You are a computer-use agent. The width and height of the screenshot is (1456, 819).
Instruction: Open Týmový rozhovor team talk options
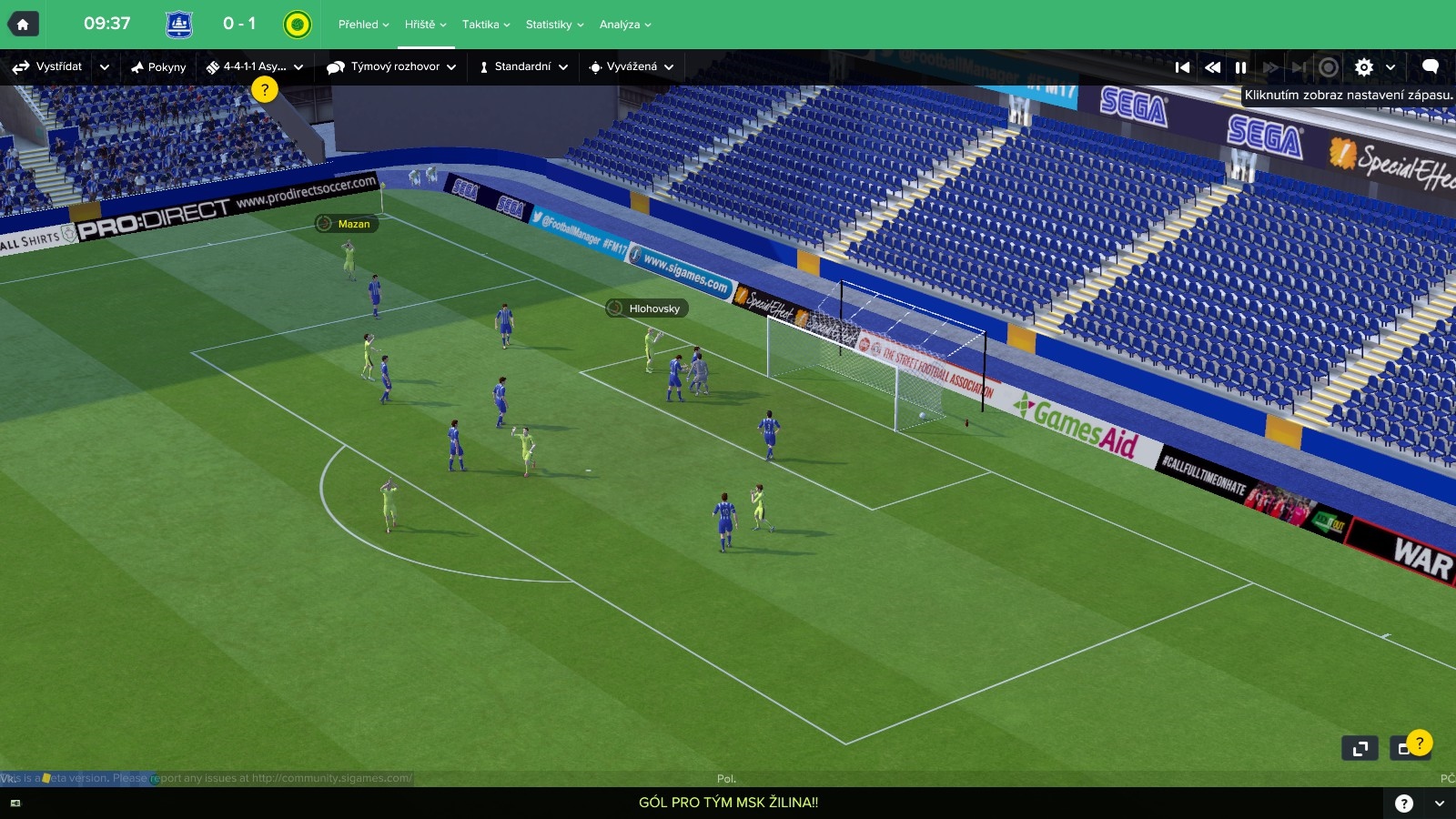[391, 66]
